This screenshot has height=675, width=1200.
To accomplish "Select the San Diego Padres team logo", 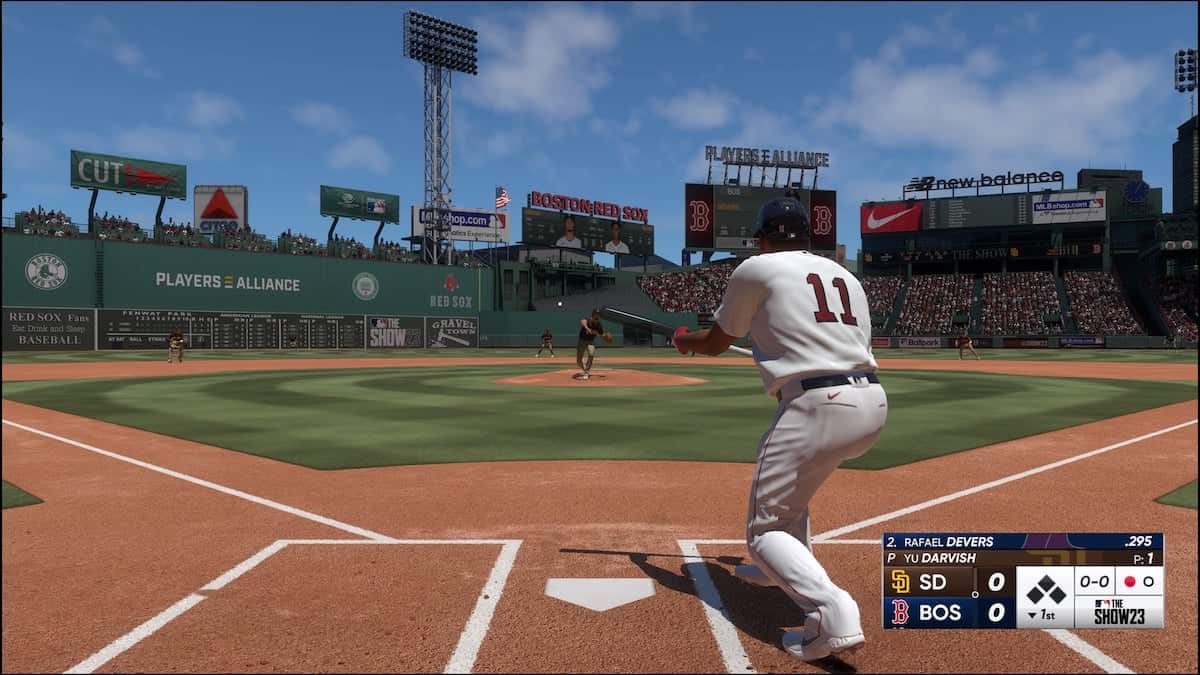I will coord(900,581).
